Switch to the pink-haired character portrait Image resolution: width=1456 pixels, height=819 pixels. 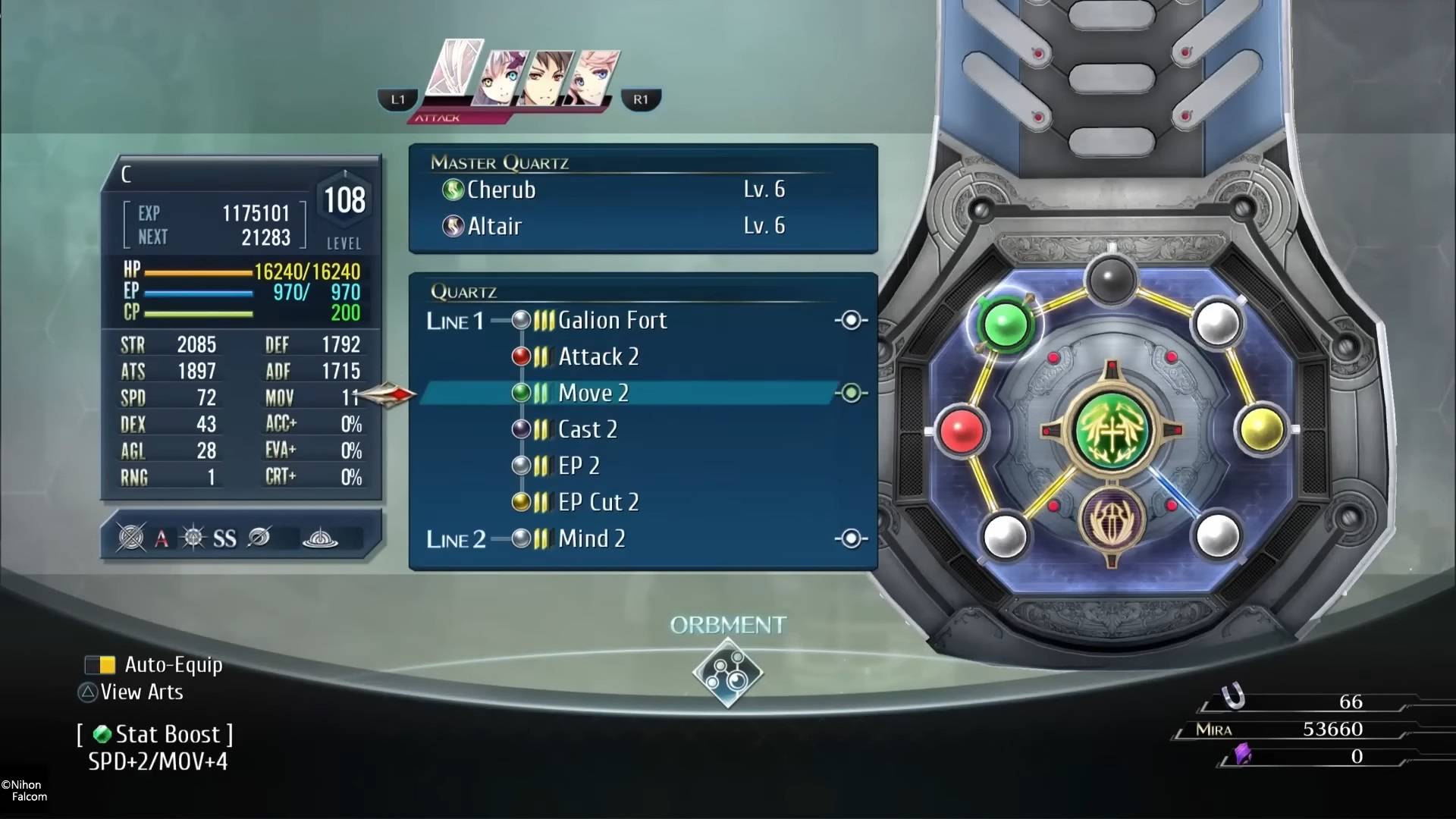click(x=597, y=78)
